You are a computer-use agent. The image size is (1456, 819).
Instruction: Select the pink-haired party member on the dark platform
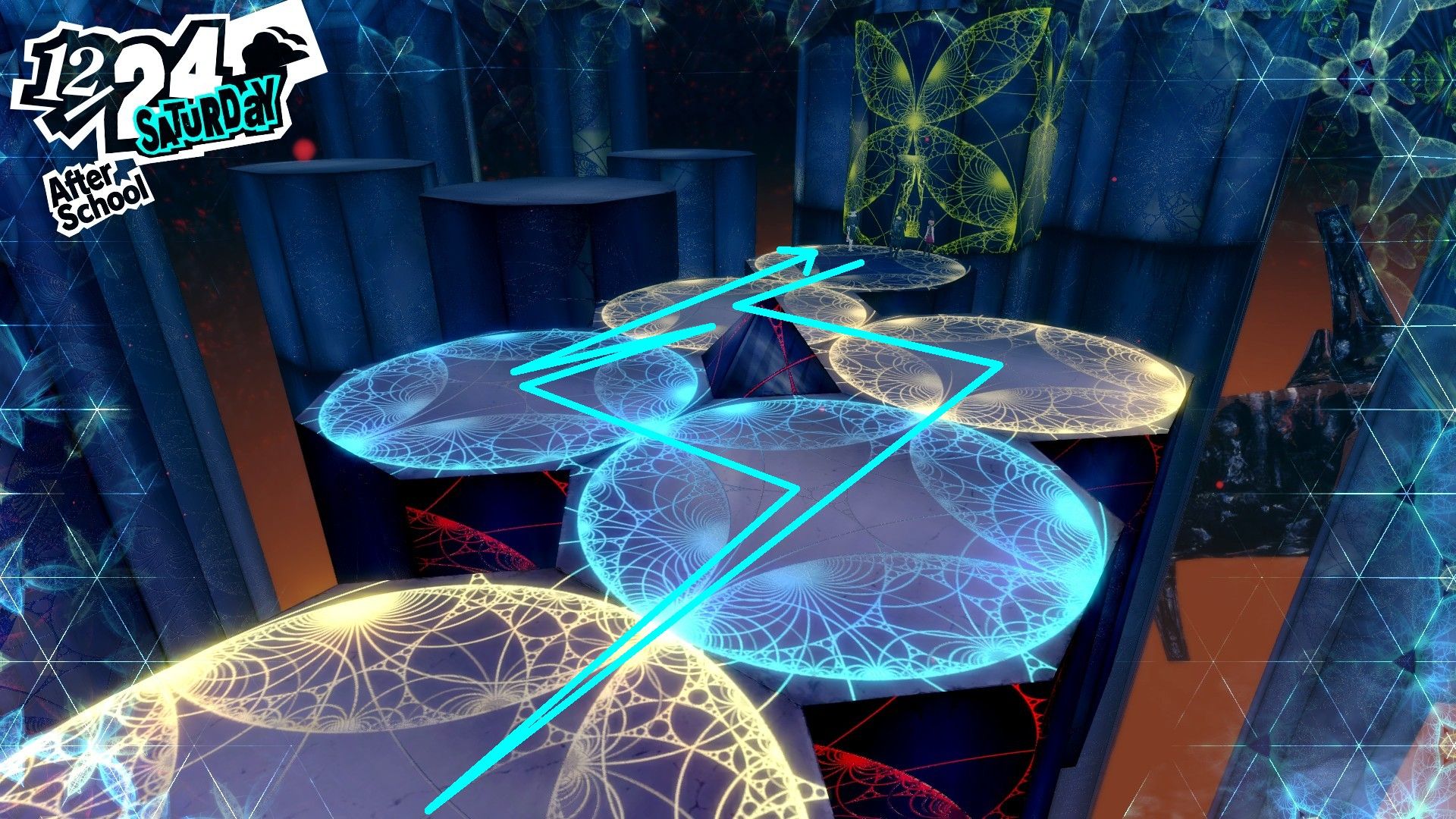click(x=931, y=231)
